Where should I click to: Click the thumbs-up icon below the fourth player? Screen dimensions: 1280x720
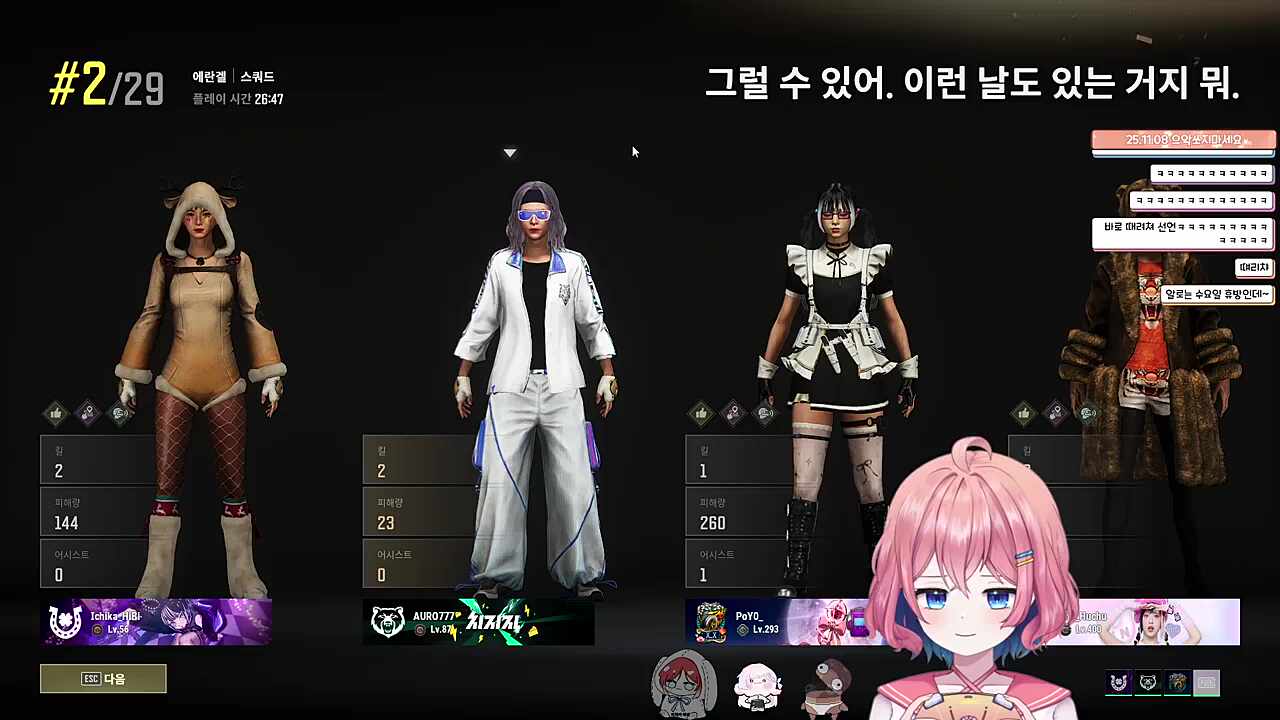tap(1024, 413)
